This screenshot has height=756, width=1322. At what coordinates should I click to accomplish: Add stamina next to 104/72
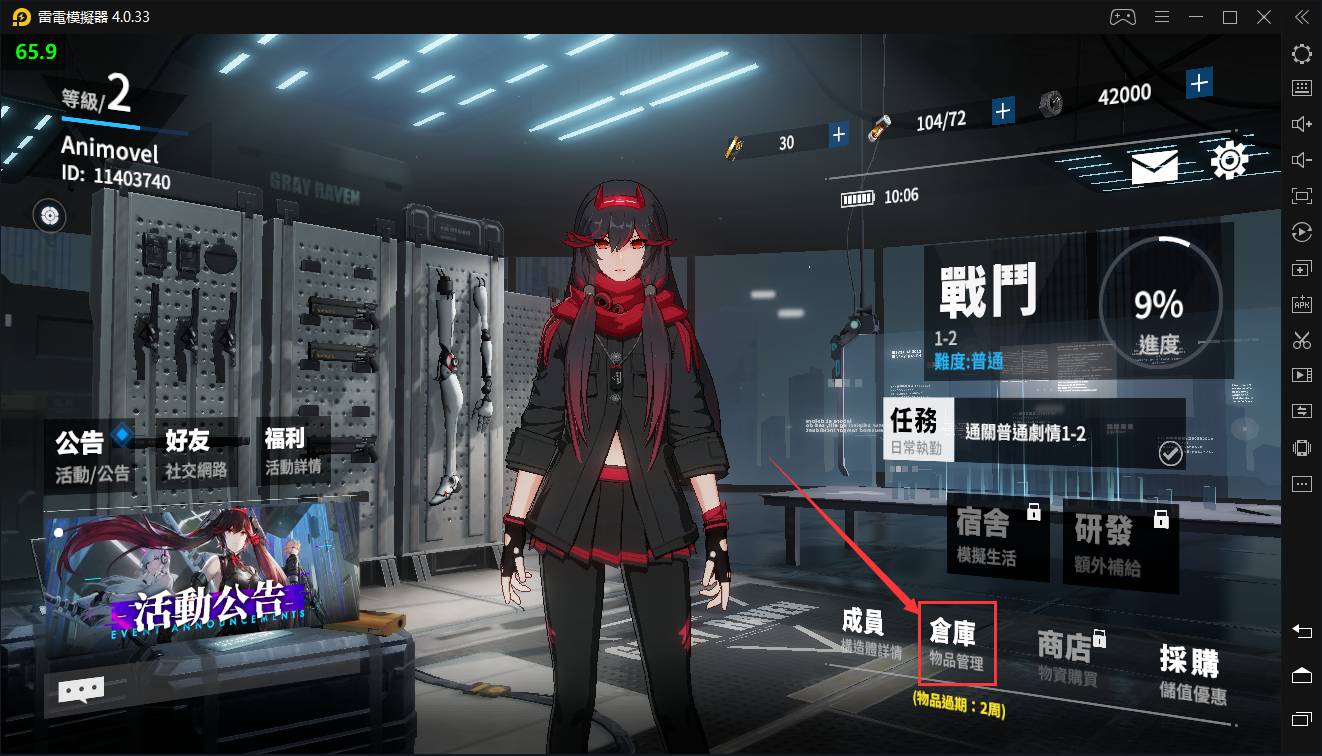click(x=1003, y=110)
